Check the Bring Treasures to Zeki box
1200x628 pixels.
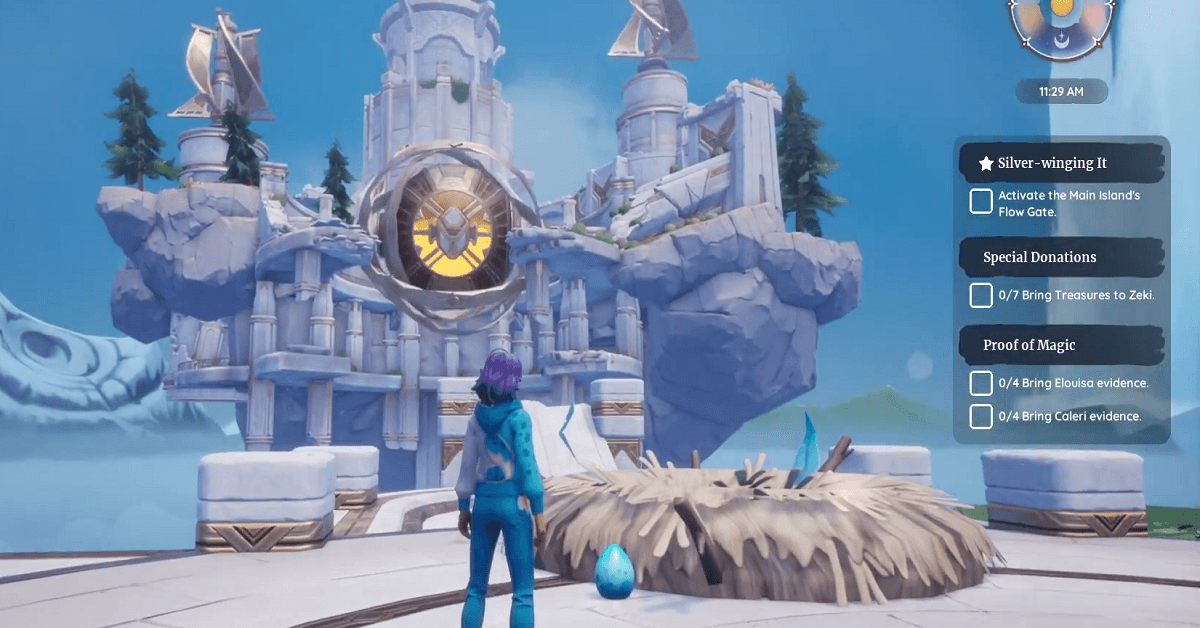pos(981,295)
